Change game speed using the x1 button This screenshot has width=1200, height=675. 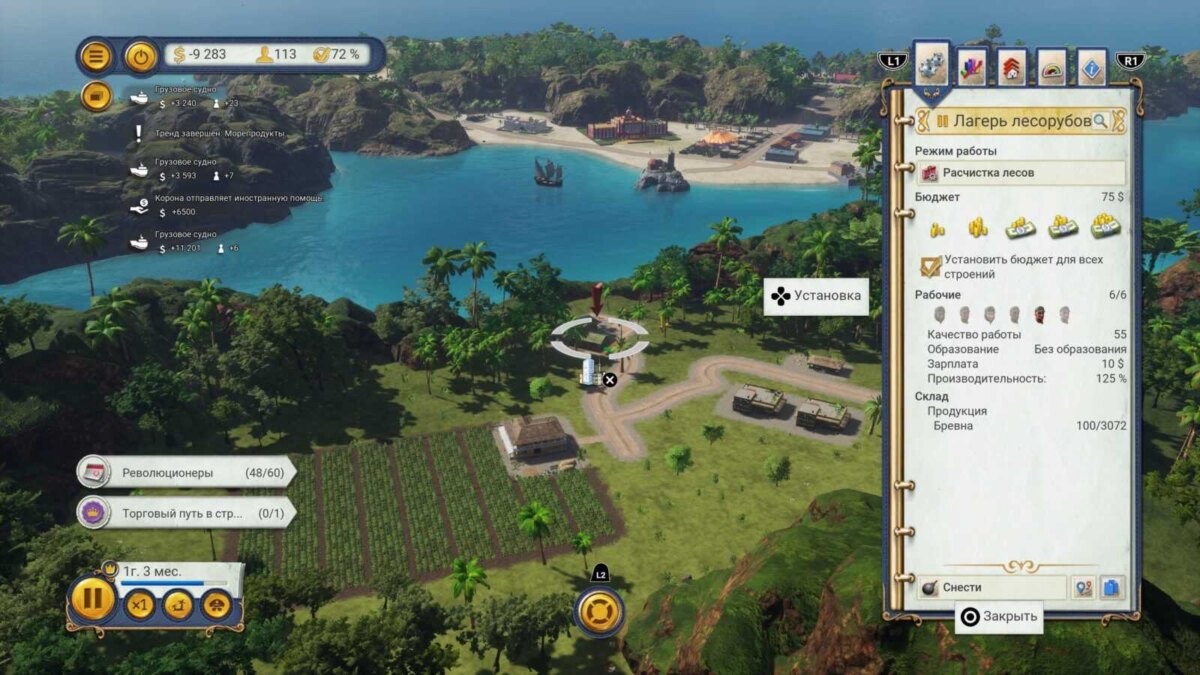140,605
